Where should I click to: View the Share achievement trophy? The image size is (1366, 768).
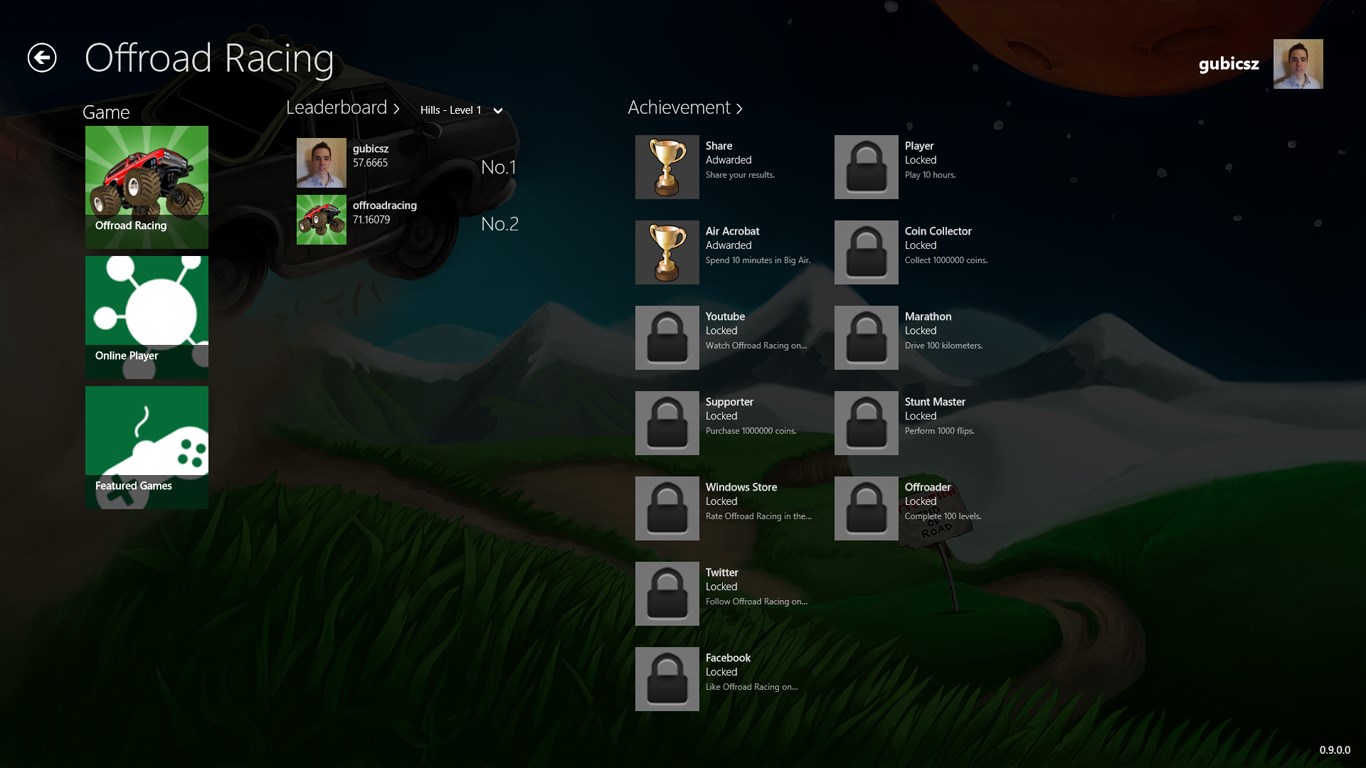(x=667, y=167)
